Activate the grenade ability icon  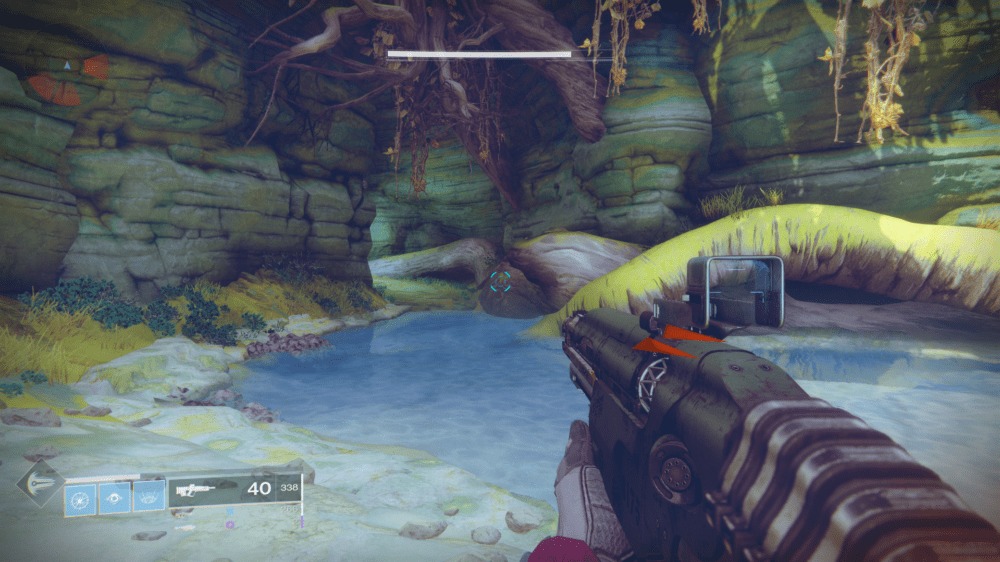point(80,496)
